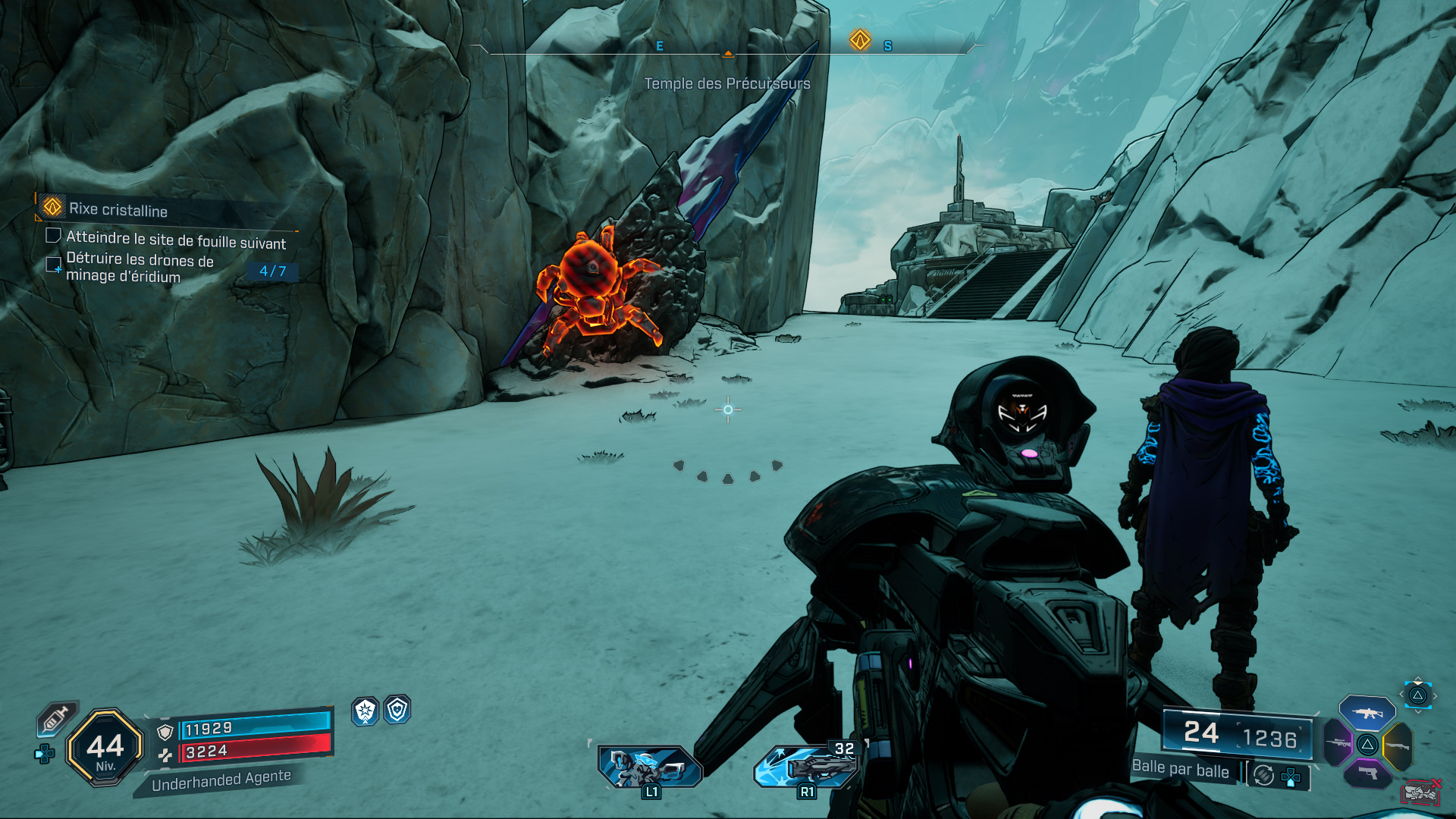Screen dimensions: 1456x819
Task: Activate the action skill icon with turret
Action: point(650,767)
